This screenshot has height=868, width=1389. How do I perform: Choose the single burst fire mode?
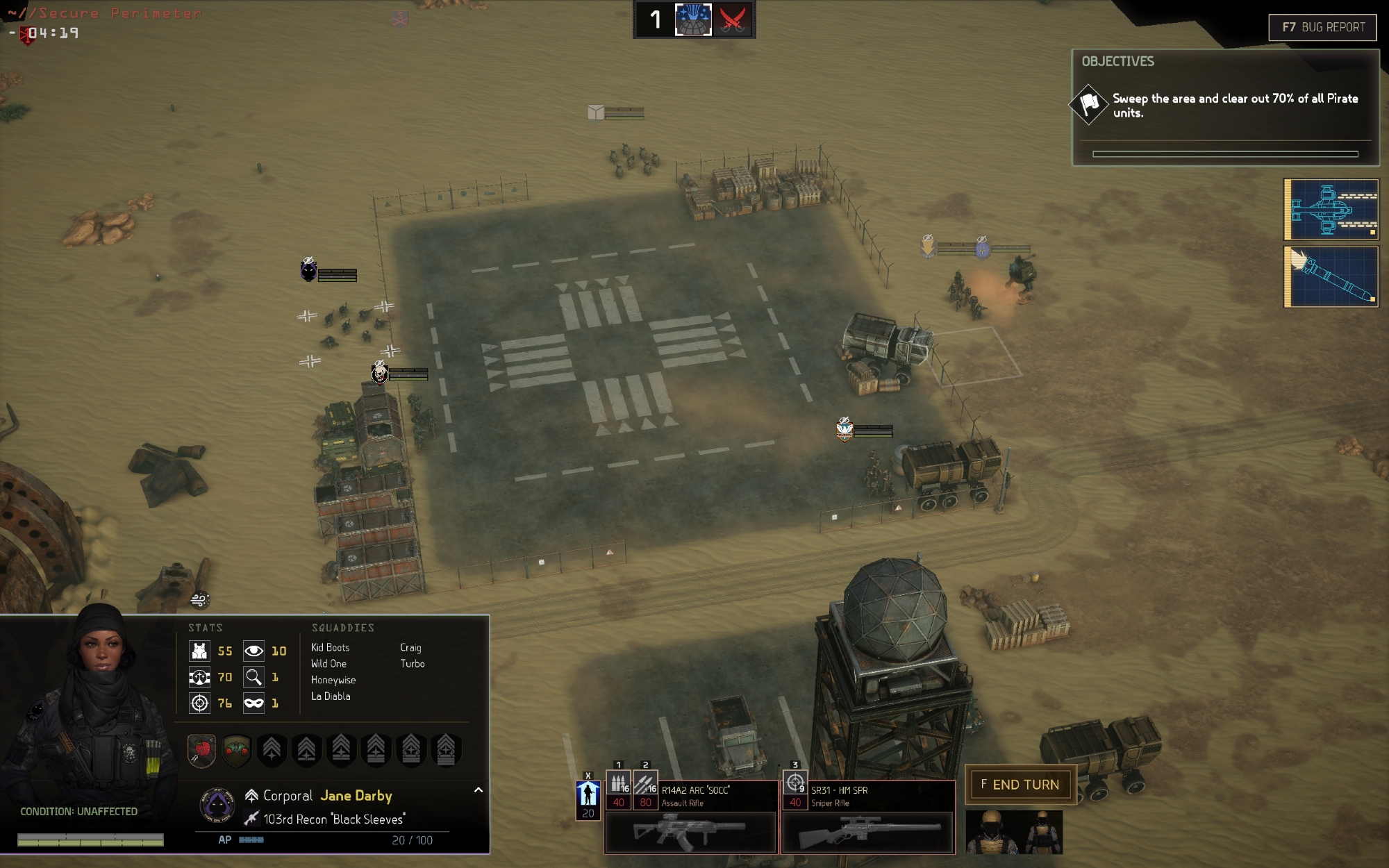pyautogui.click(x=618, y=784)
